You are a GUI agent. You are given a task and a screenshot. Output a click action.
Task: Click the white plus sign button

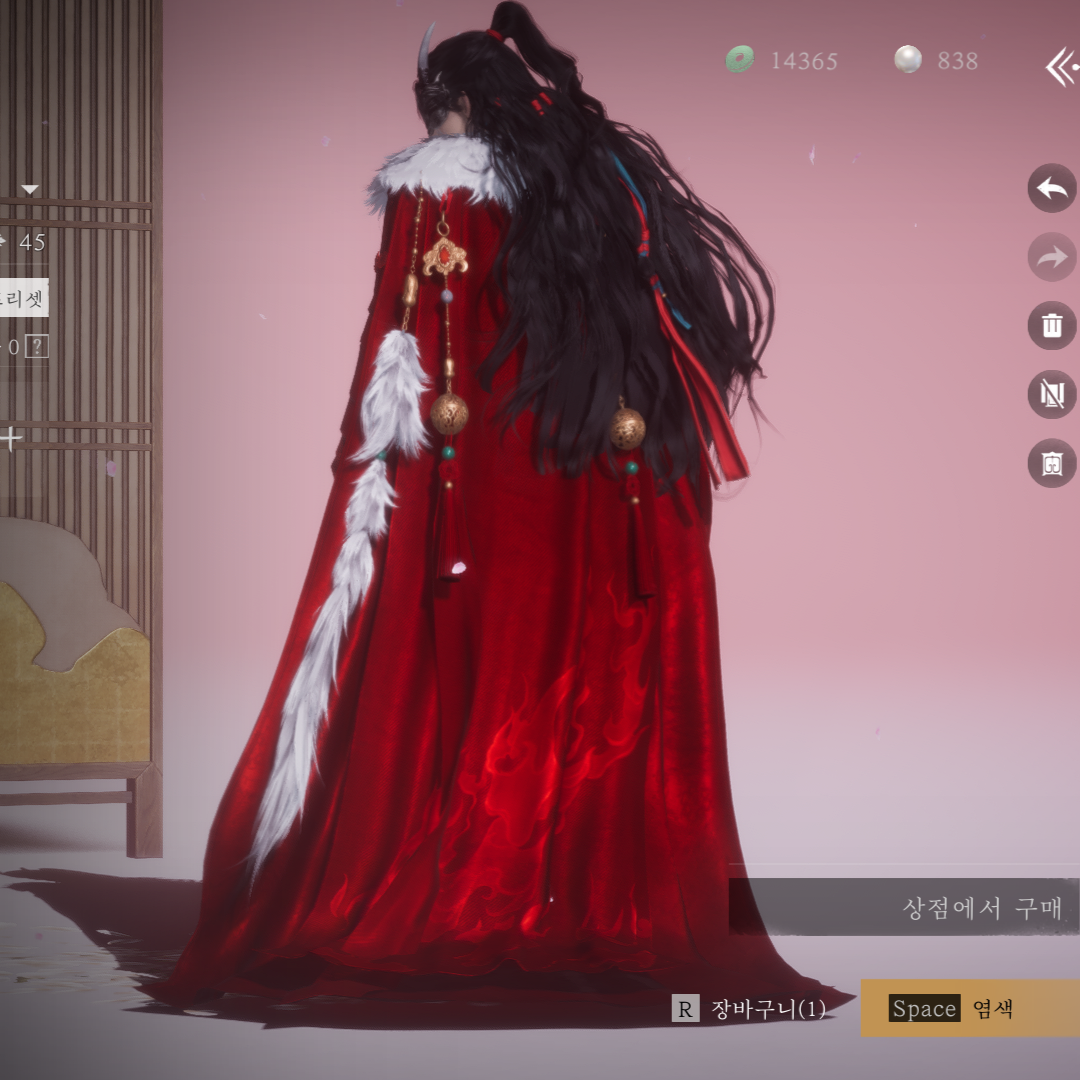[11, 437]
